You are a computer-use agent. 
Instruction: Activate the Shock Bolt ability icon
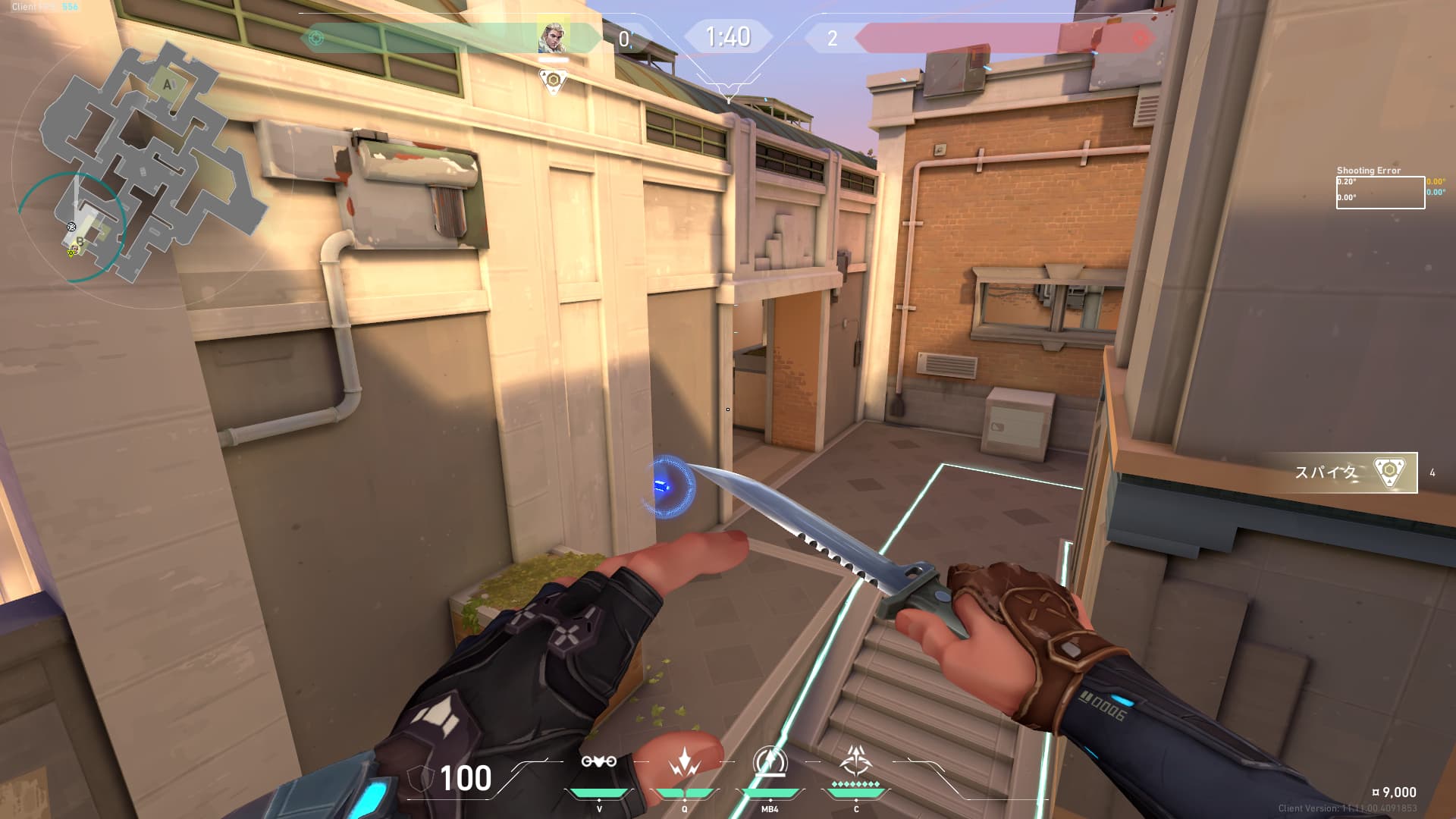pyautogui.click(x=684, y=762)
